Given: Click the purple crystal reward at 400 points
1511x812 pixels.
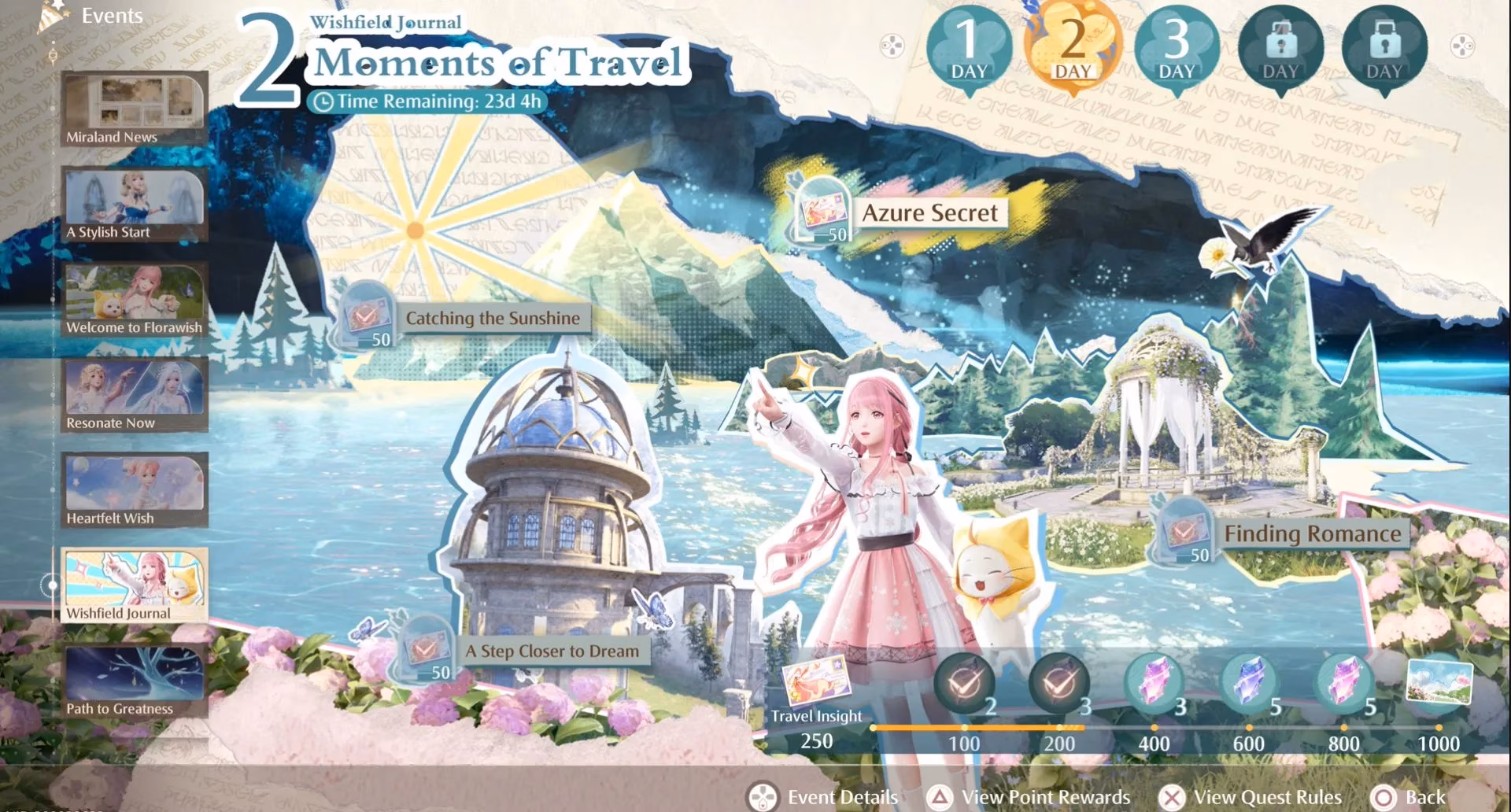Looking at the screenshot, I should [x=1155, y=683].
